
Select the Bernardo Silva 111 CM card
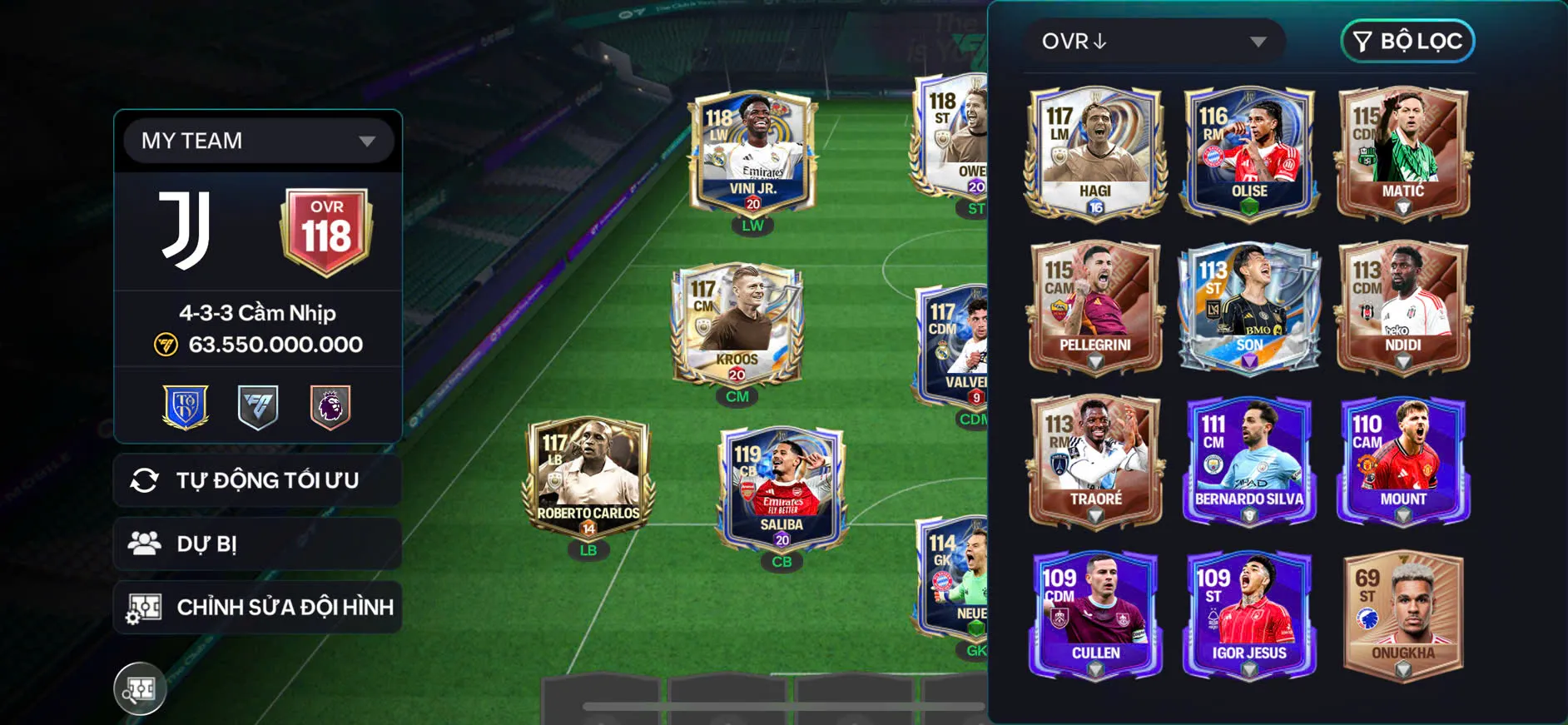coord(1248,460)
